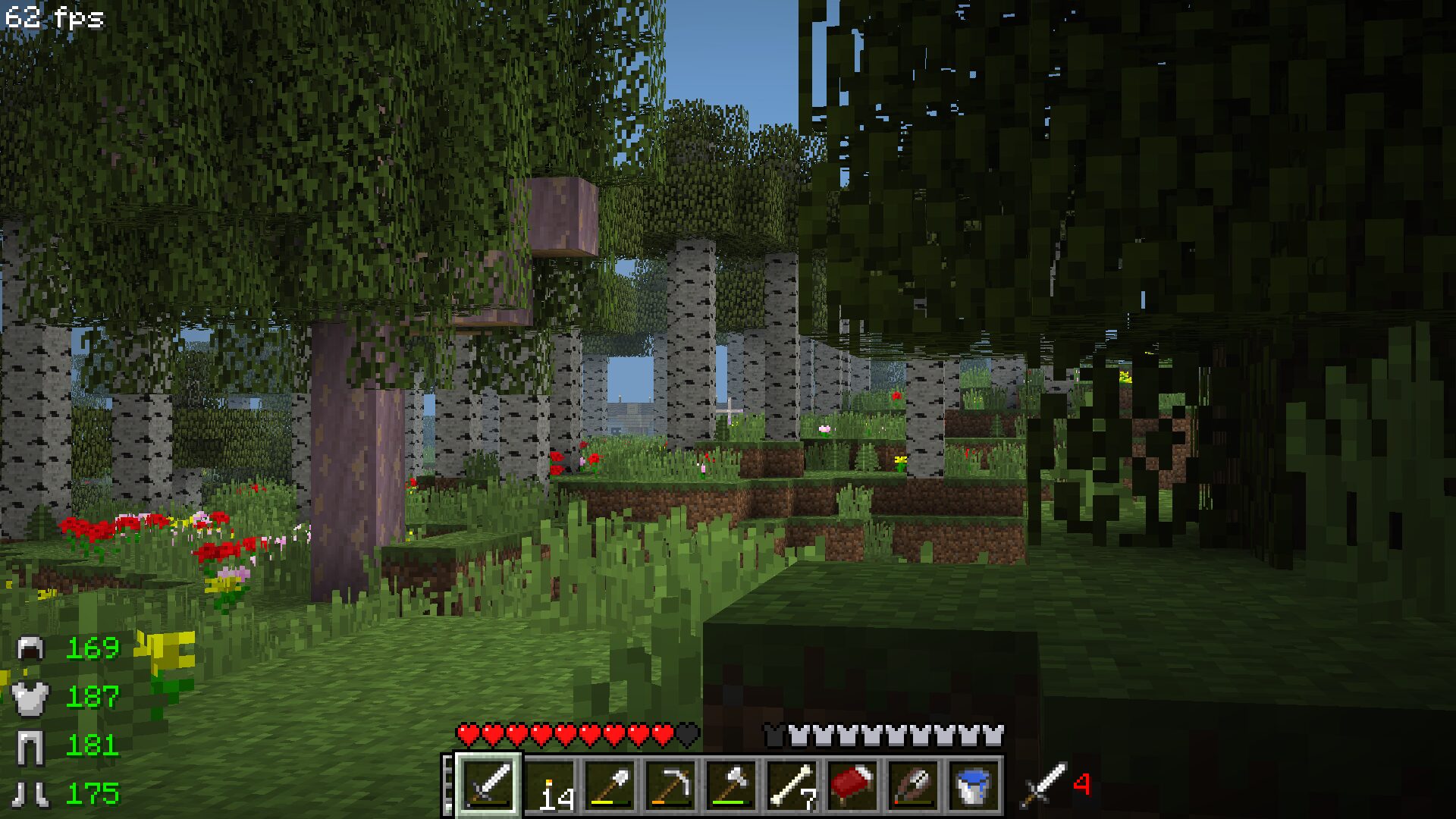The width and height of the screenshot is (1456, 819).
Task: Click the iron leggings durability icon
Action: (x=31, y=746)
